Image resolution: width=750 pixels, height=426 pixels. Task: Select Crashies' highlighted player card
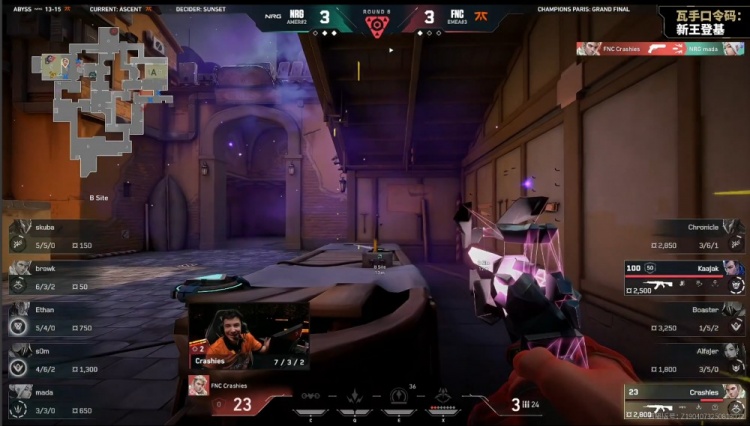click(x=685, y=401)
